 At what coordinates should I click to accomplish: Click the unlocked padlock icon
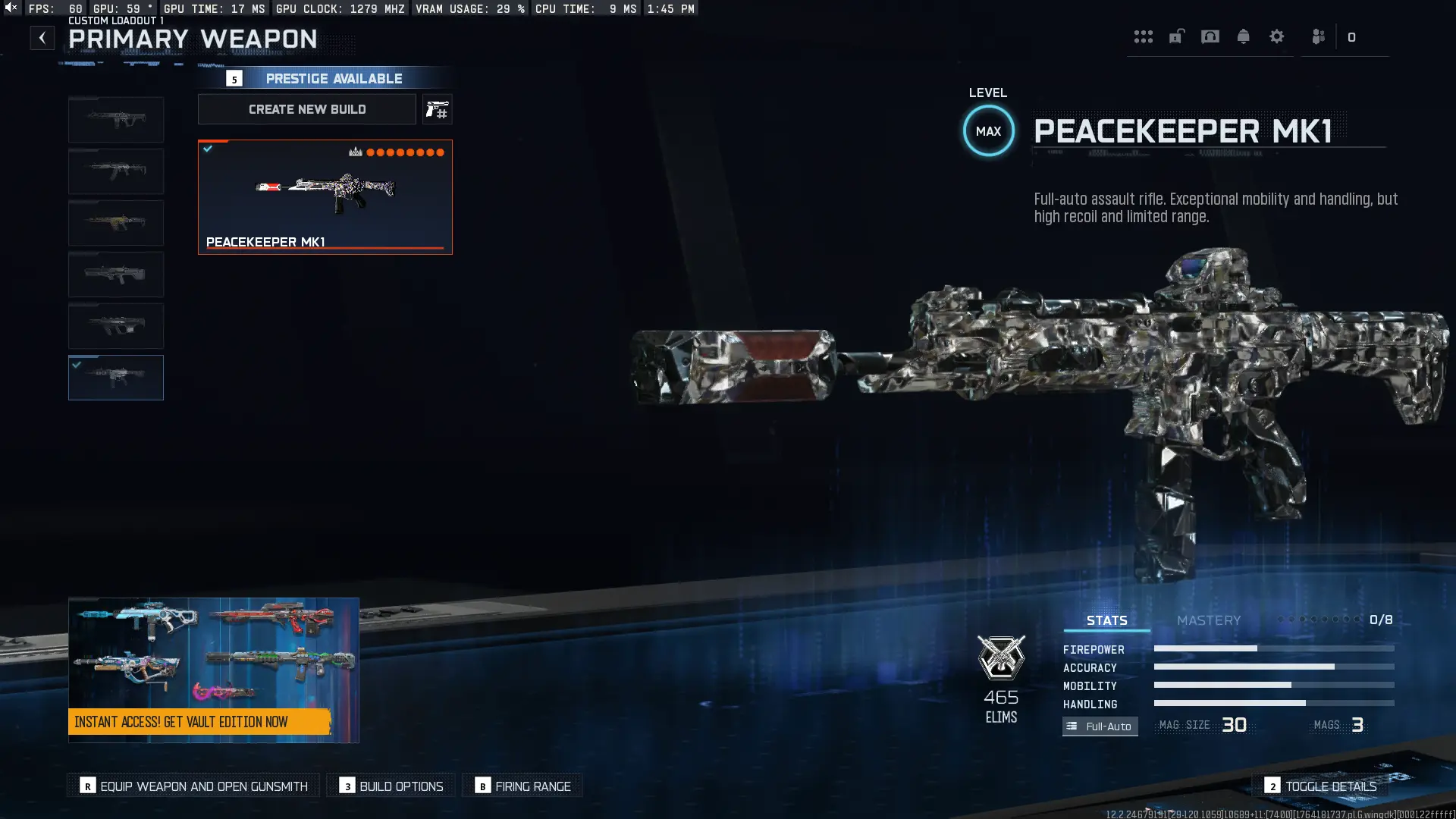(1176, 36)
